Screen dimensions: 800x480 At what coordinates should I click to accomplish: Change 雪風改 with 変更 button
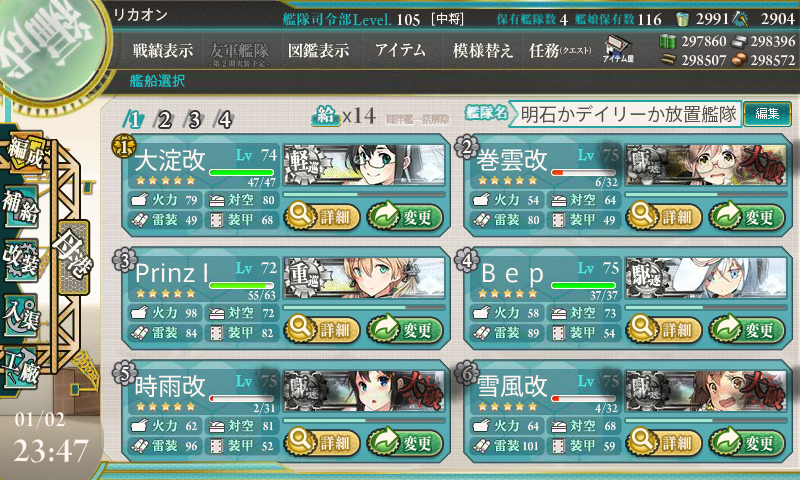pyautogui.click(x=746, y=442)
